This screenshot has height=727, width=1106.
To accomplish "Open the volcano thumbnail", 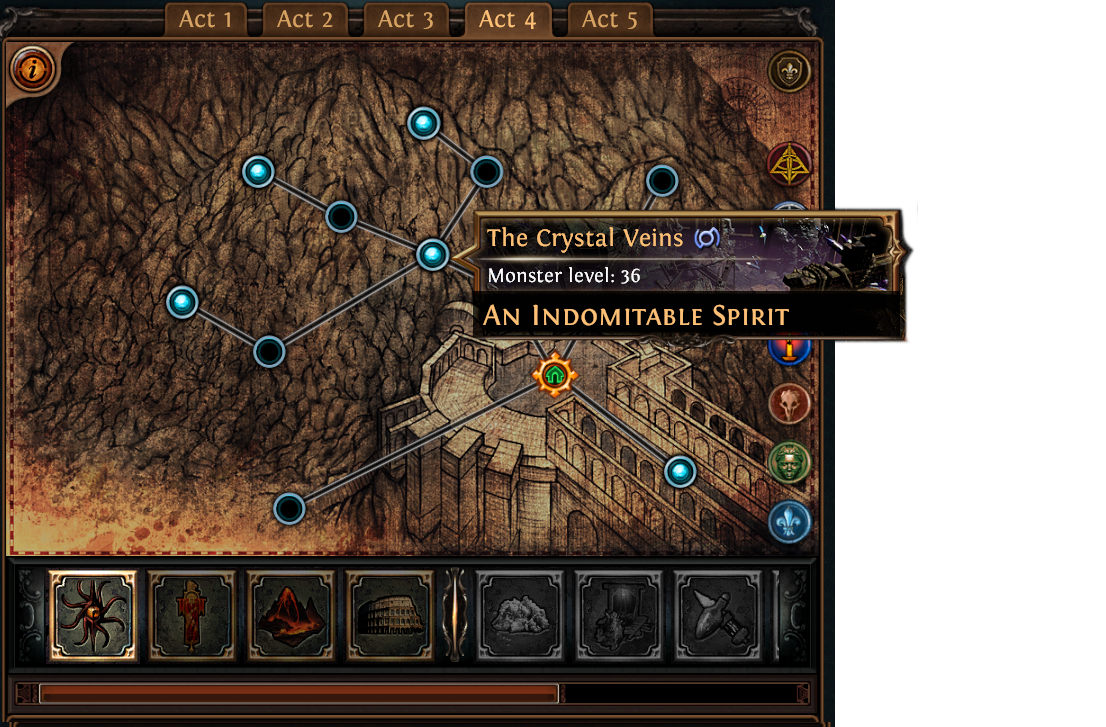I will tap(291, 616).
